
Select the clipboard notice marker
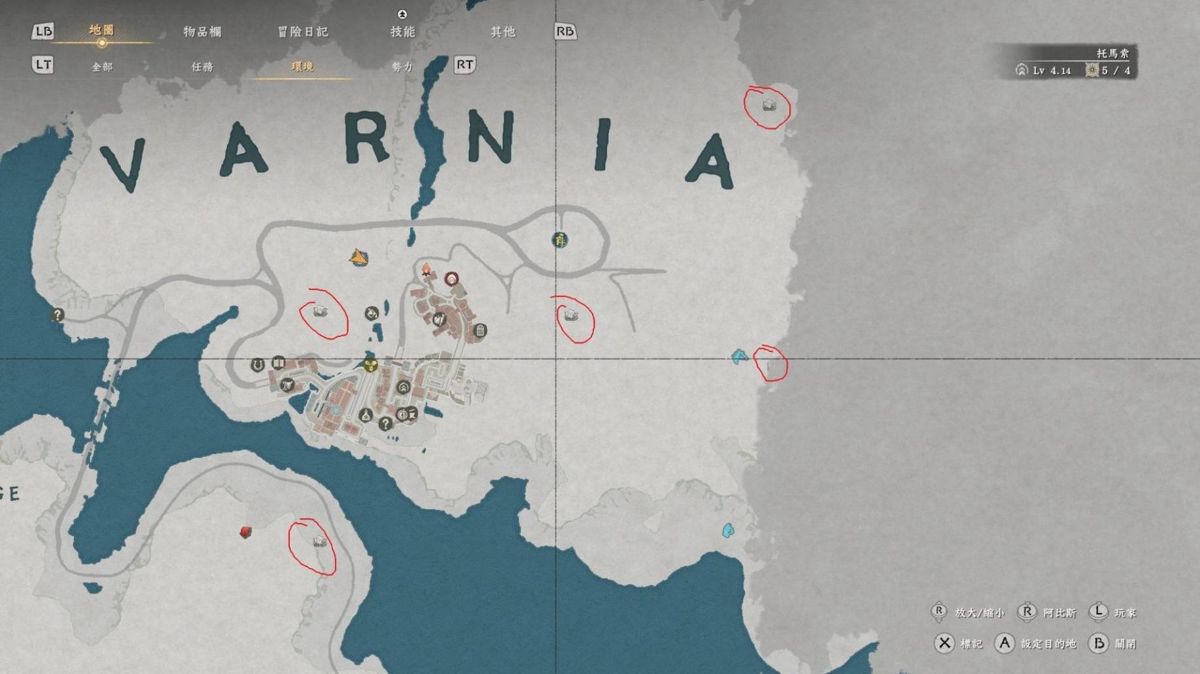pyautogui.click(x=480, y=330)
